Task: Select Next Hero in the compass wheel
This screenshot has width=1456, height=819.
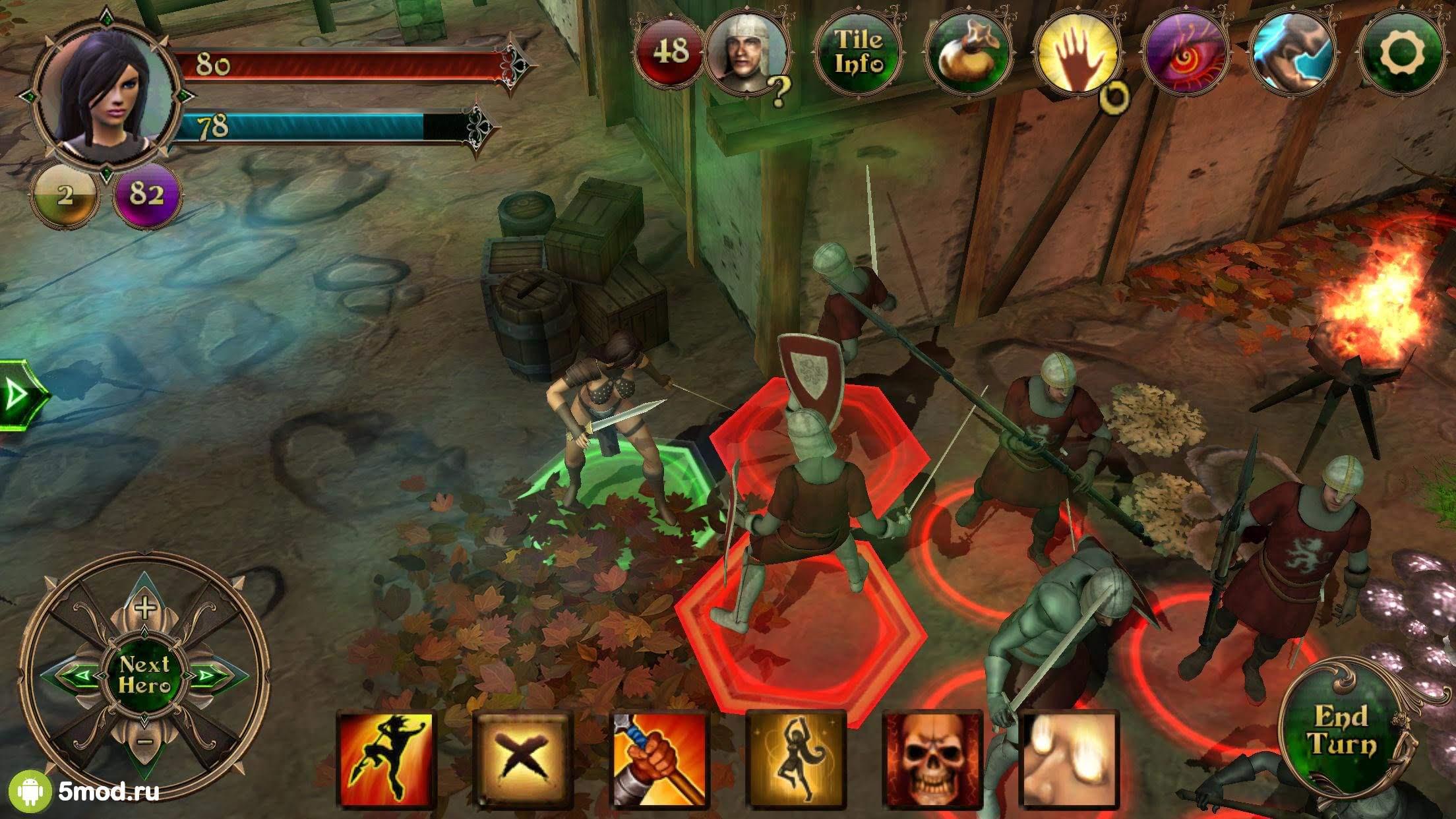Action: pyautogui.click(x=144, y=675)
